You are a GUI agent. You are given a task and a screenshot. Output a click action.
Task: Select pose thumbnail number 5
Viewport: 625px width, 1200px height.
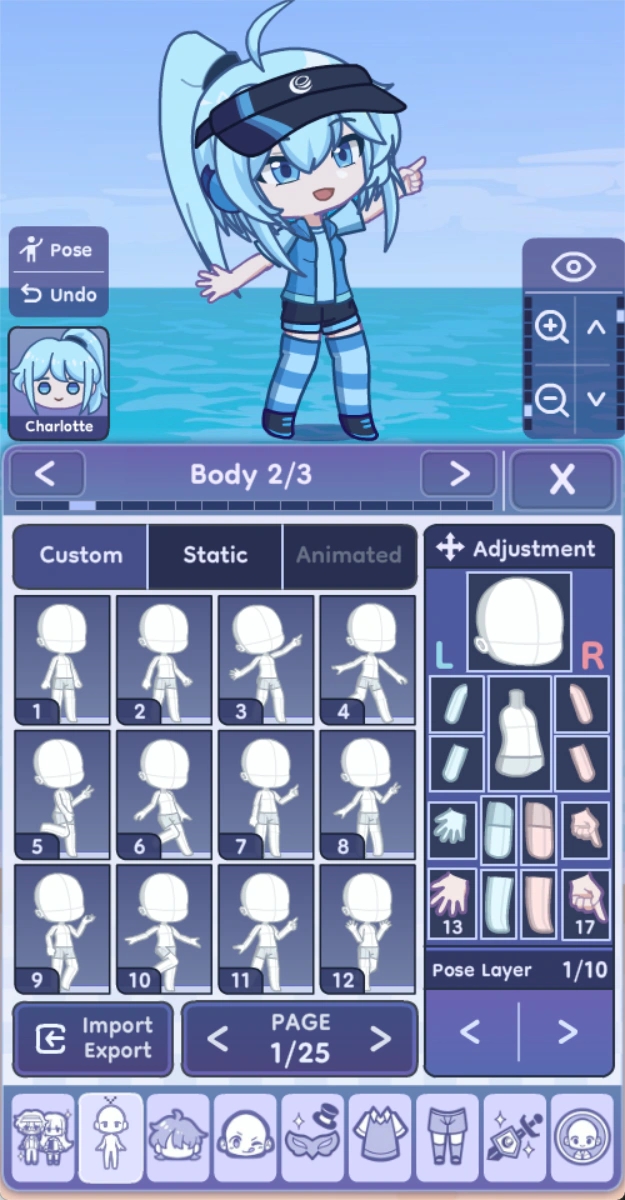tap(62, 794)
